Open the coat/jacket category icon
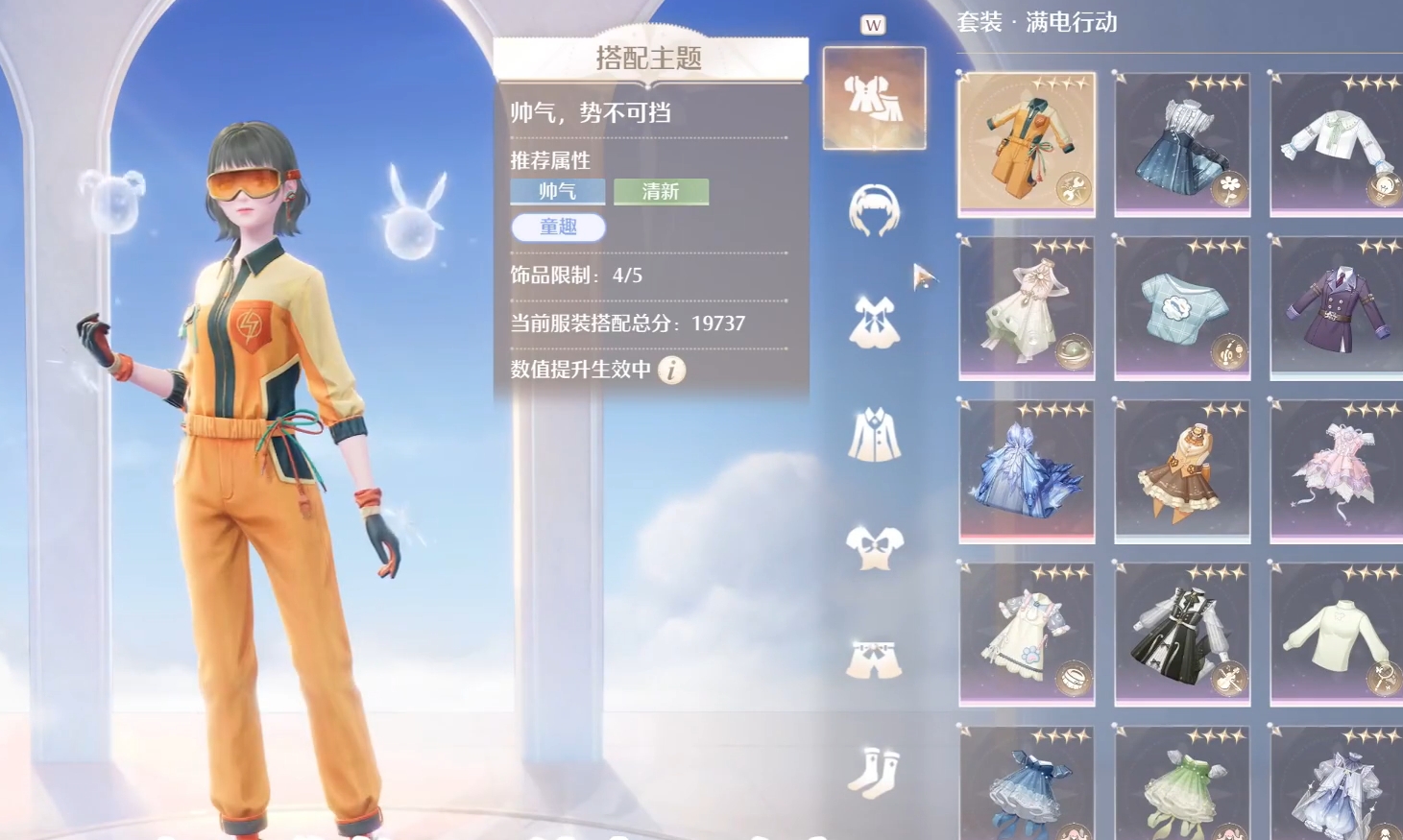The width and height of the screenshot is (1403, 840). coord(875,432)
